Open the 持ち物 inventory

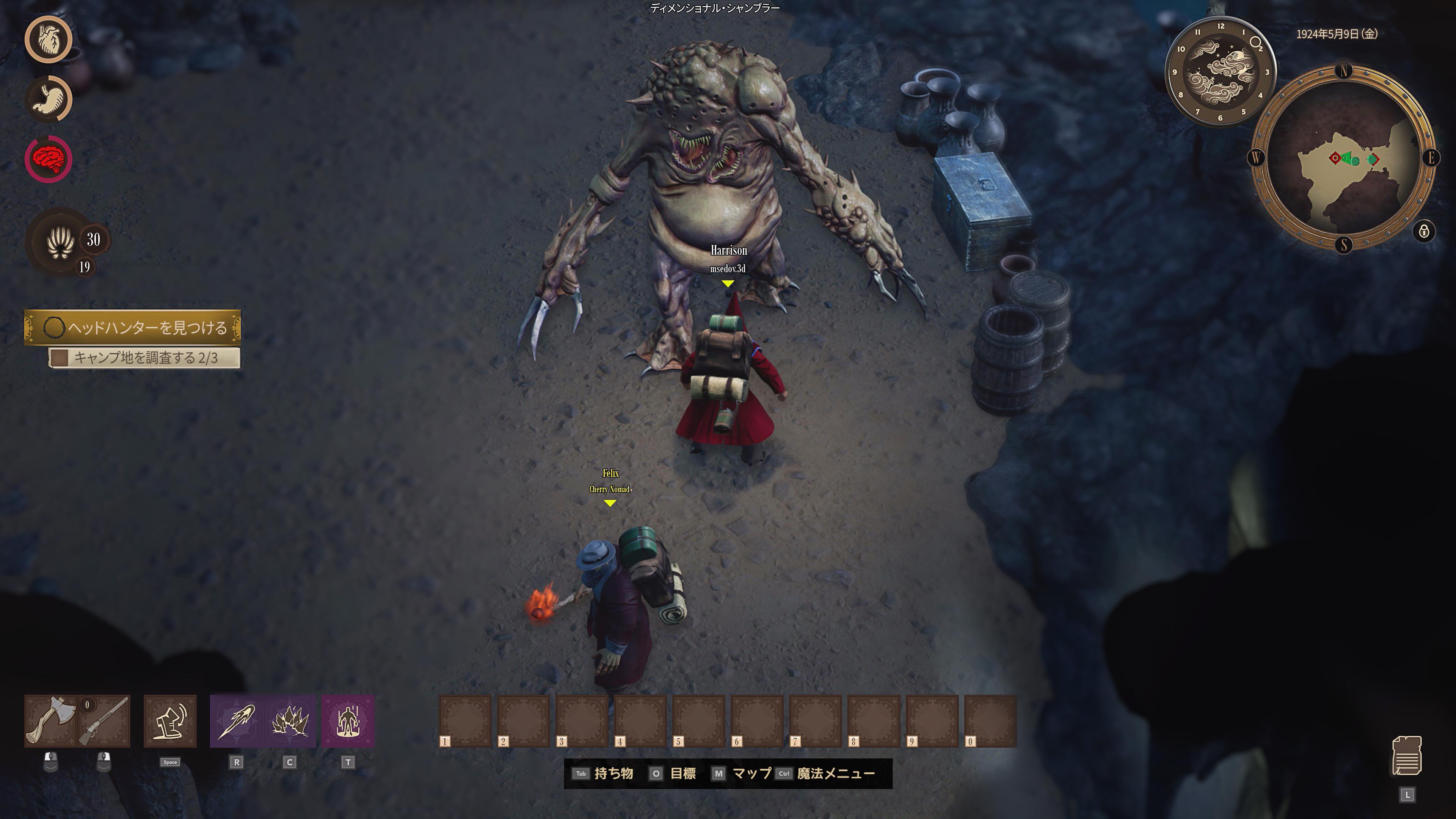(x=603, y=774)
